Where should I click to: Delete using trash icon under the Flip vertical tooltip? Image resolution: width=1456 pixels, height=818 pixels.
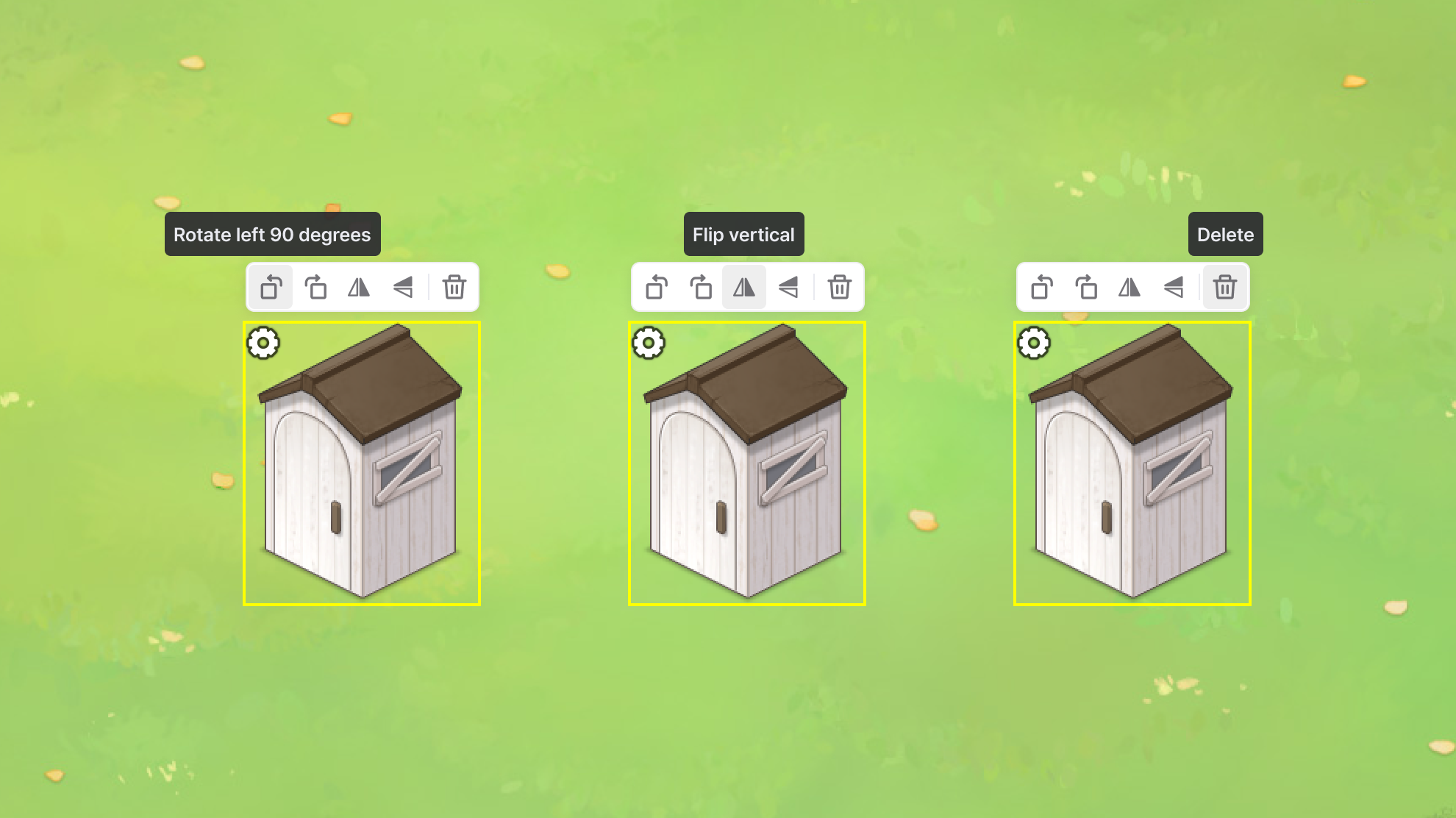click(839, 287)
